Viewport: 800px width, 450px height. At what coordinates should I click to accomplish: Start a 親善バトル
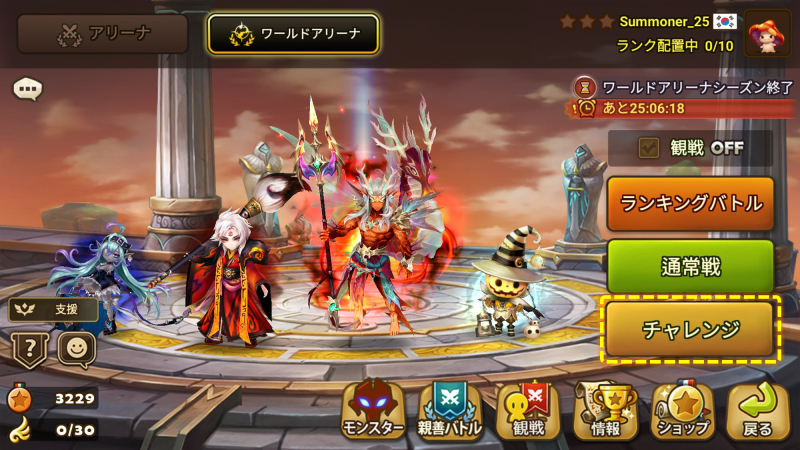click(449, 411)
